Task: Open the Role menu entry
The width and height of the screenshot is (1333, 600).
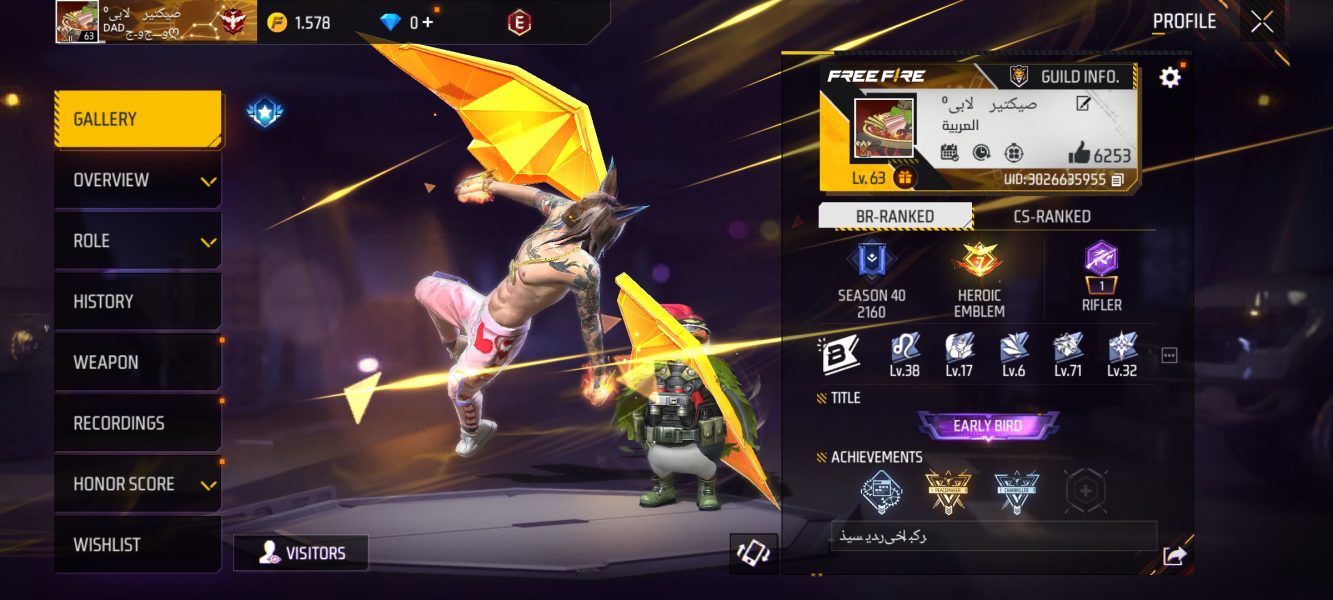Action: click(137, 241)
